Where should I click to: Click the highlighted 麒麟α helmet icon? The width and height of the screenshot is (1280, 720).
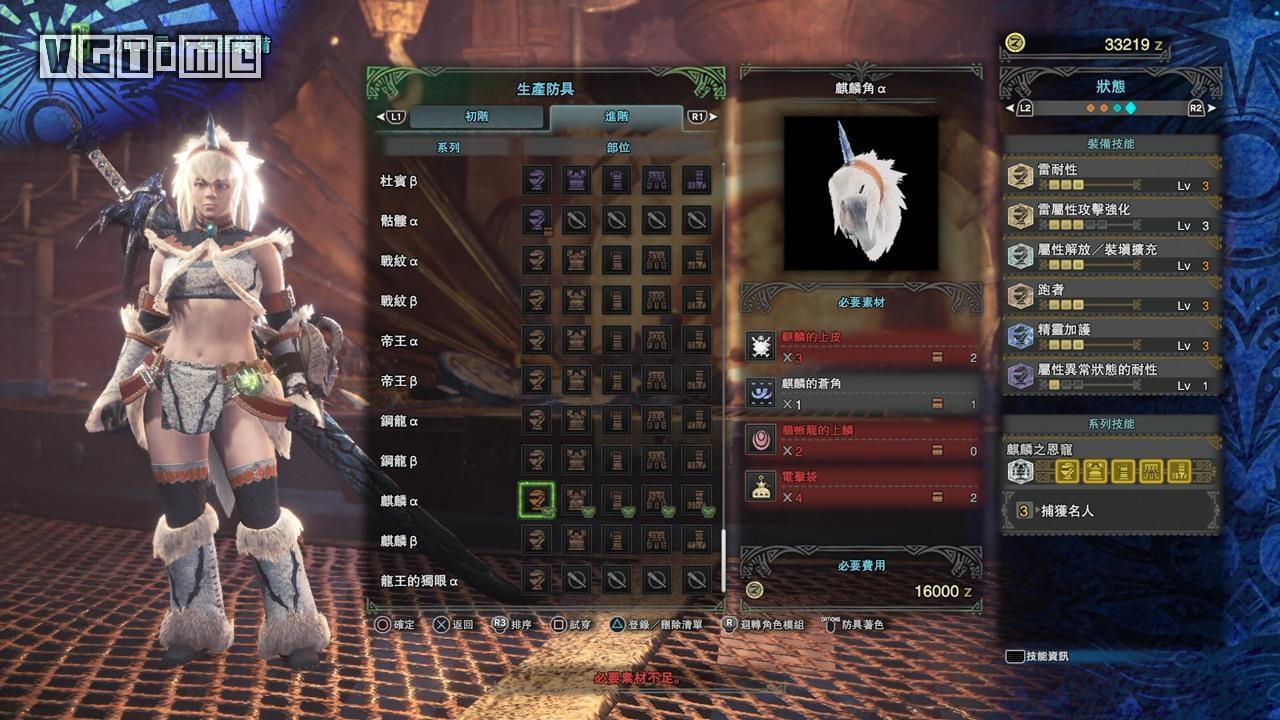click(537, 500)
